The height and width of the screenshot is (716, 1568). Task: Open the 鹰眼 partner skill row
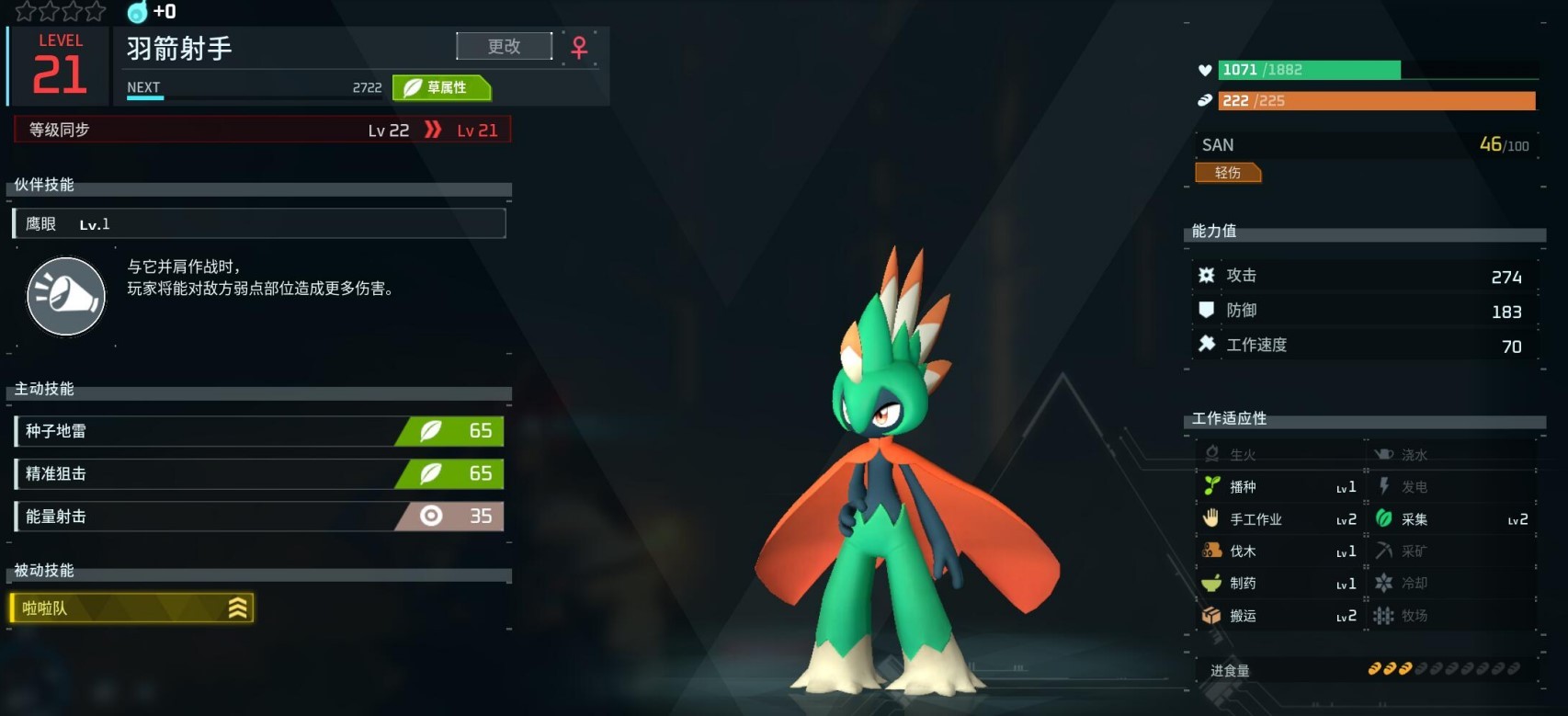pyautogui.click(x=258, y=224)
